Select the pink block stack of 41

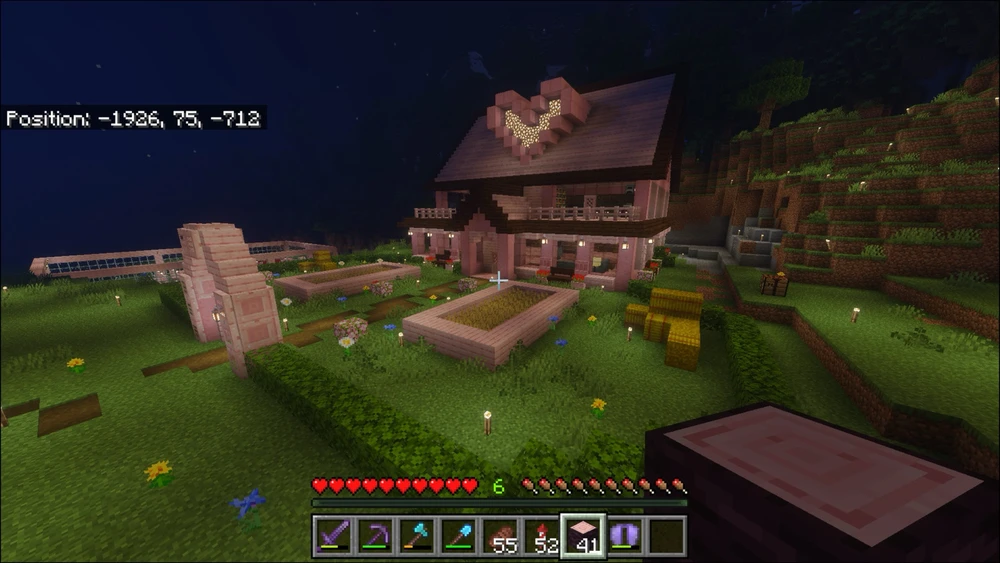[582, 536]
